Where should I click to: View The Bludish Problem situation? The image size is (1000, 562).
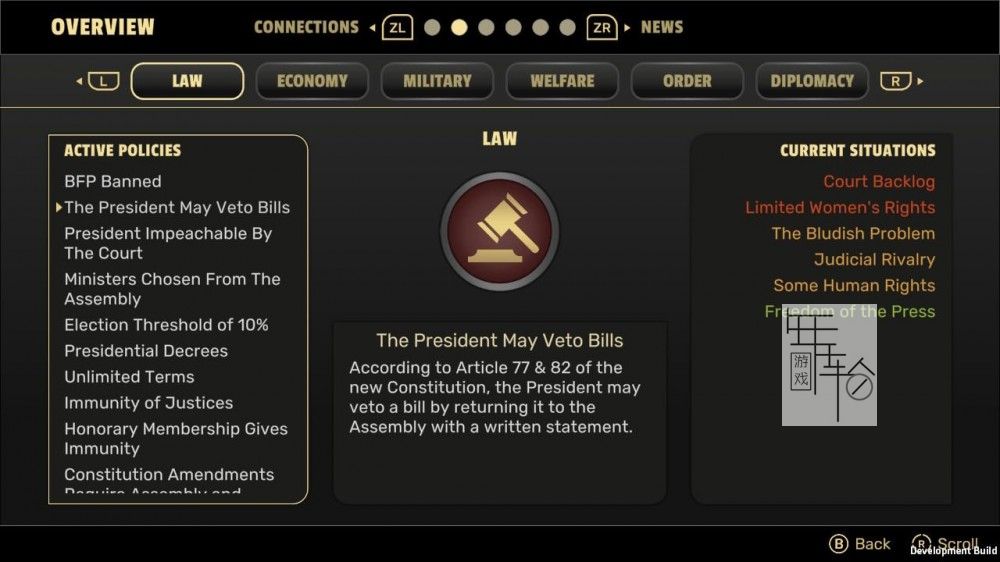tap(853, 233)
